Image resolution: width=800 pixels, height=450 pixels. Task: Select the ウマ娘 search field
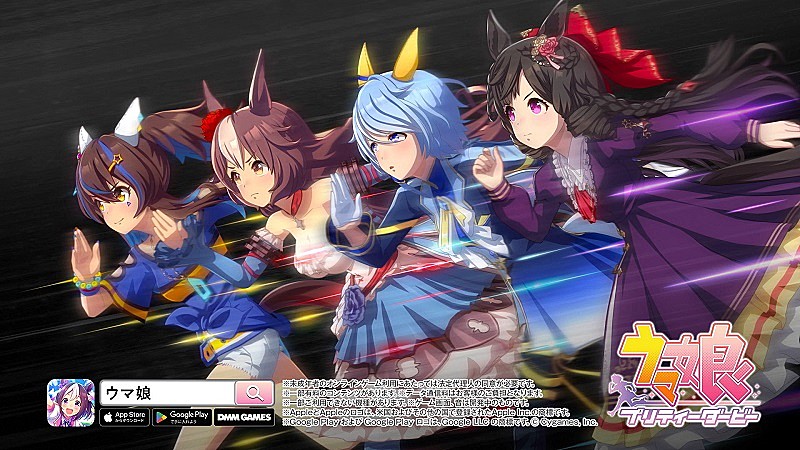coord(166,393)
